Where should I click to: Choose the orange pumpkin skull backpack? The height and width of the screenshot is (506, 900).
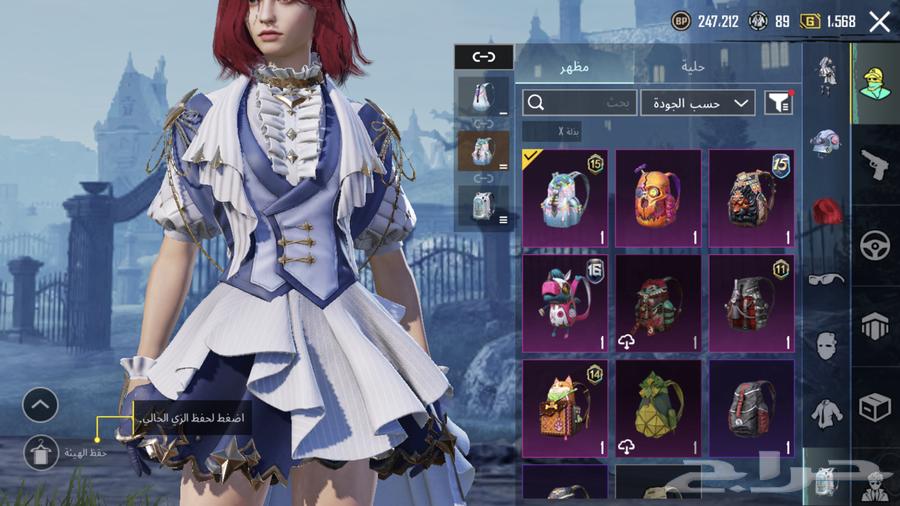(x=658, y=198)
